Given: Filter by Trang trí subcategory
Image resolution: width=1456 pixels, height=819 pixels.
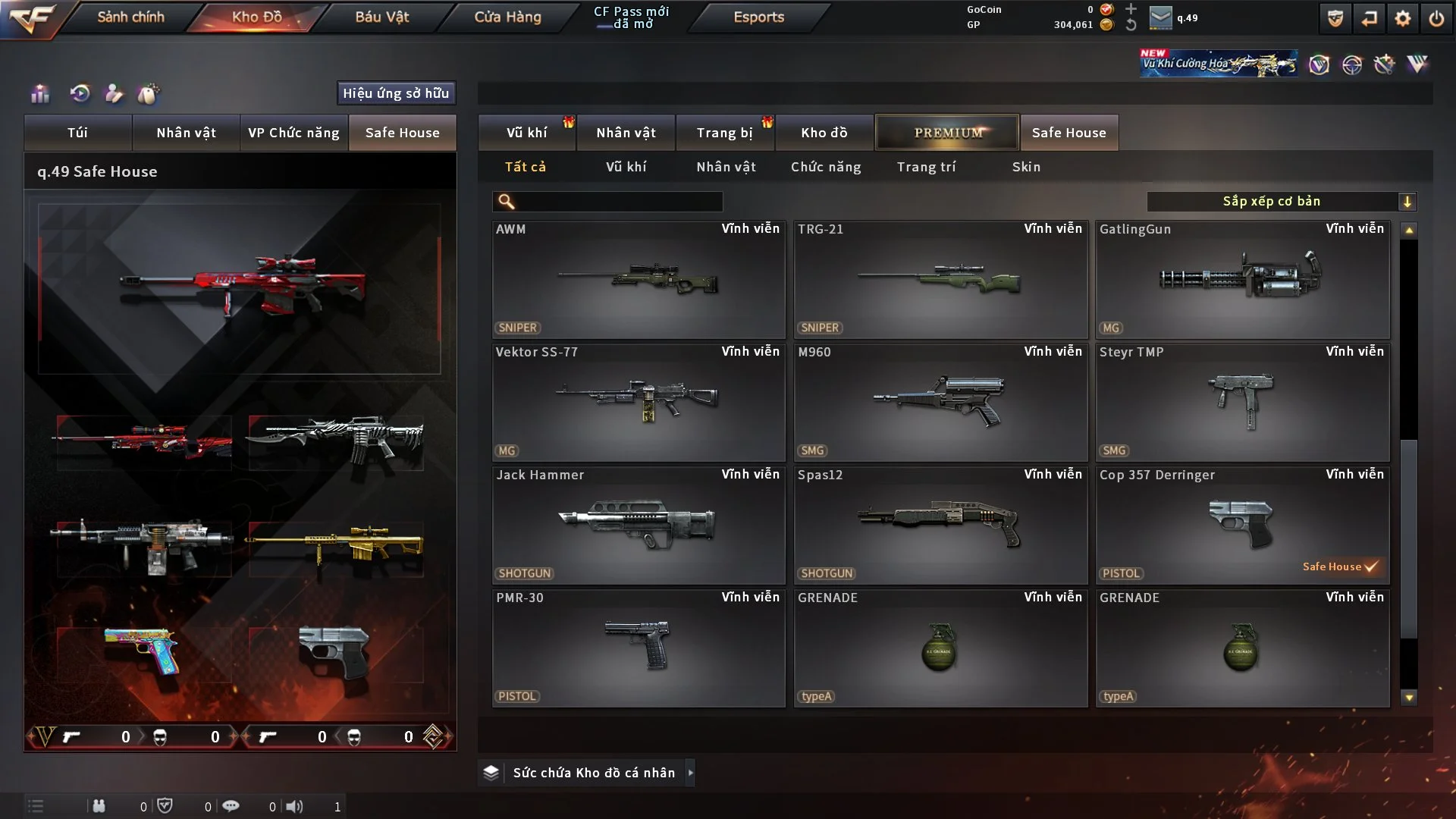Looking at the screenshot, I should point(926,167).
